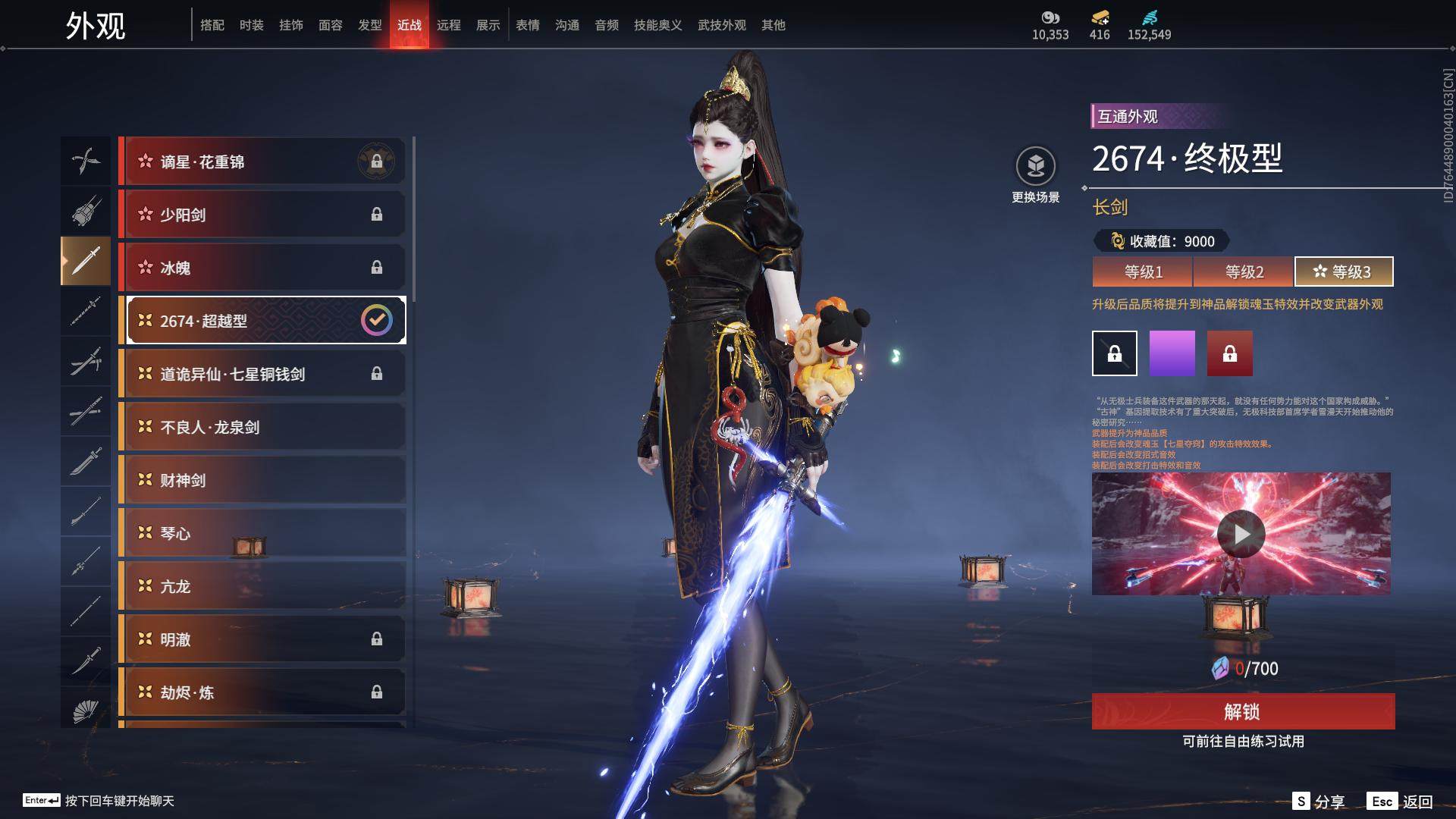The width and height of the screenshot is (1456, 819).
Task: Switch to 等级2 skin level
Action: pyautogui.click(x=1244, y=271)
